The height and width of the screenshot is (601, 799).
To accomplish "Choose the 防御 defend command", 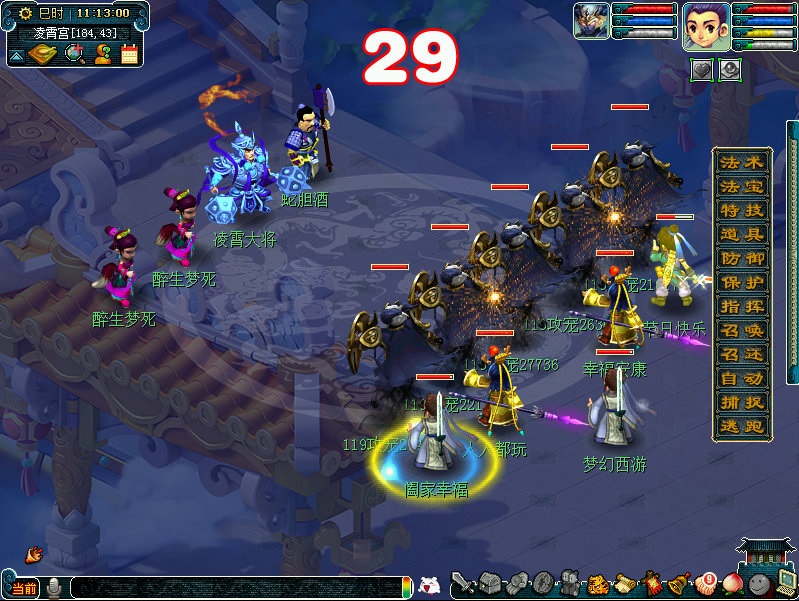I will tap(742, 258).
